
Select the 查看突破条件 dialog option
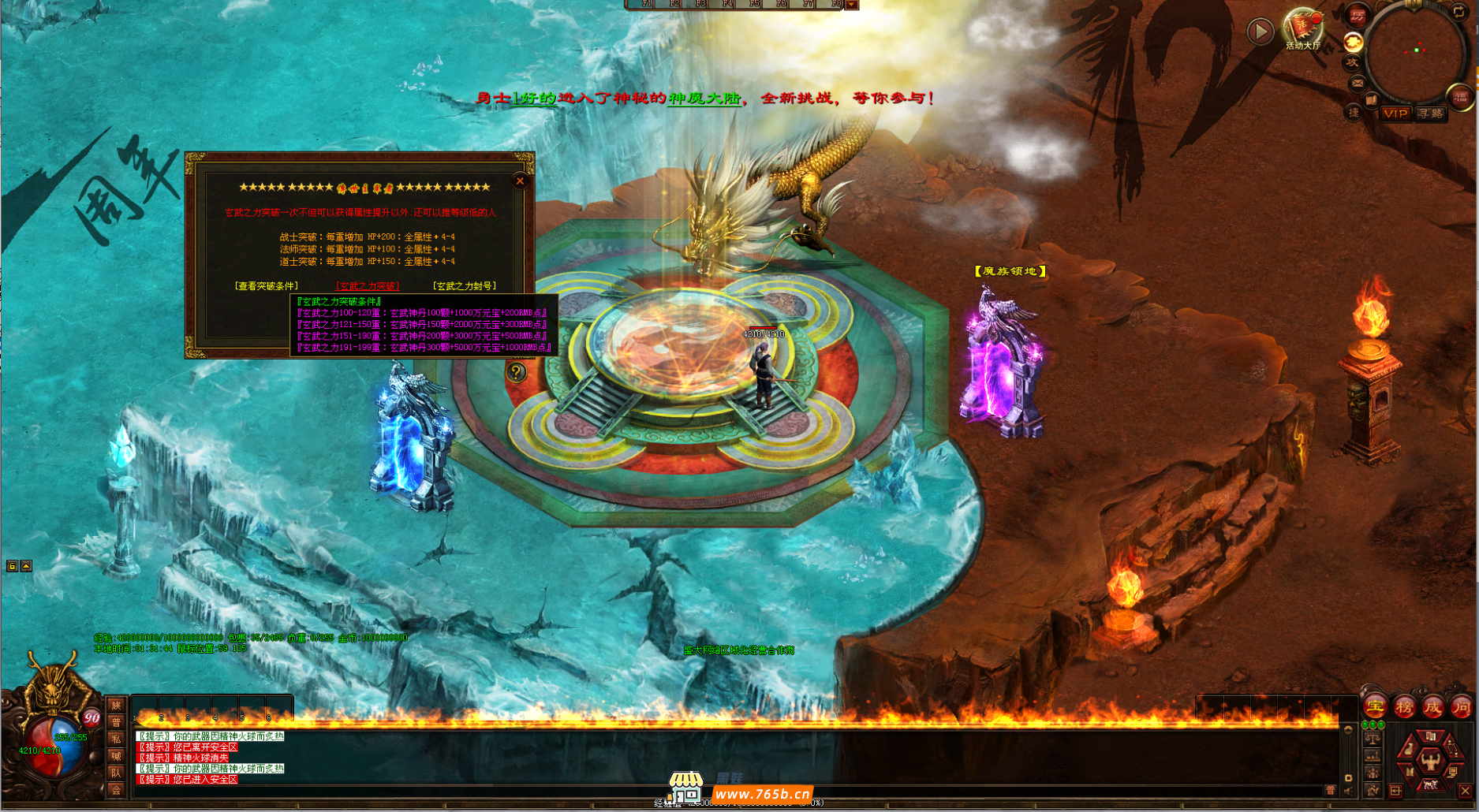click(266, 286)
